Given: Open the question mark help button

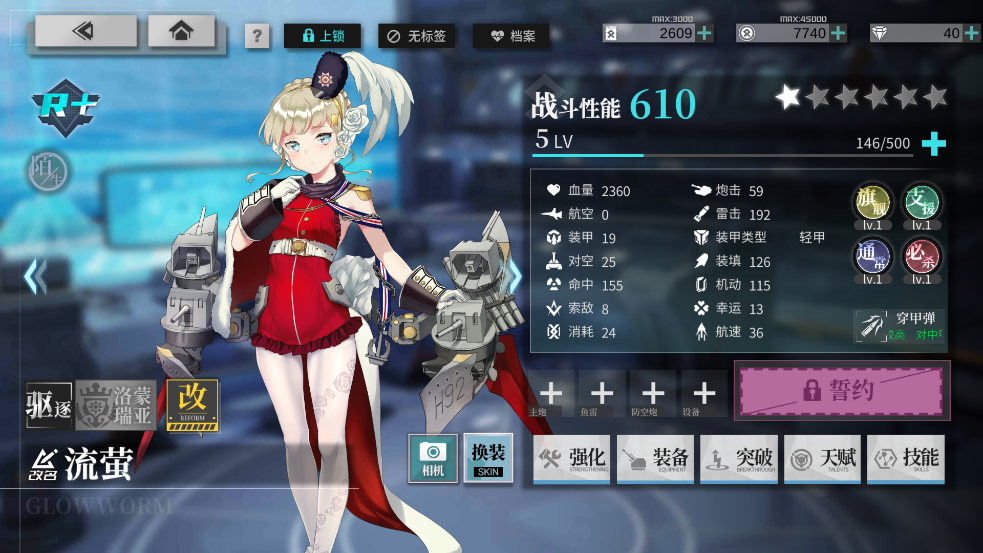Looking at the screenshot, I should click(x=257, y=37).
